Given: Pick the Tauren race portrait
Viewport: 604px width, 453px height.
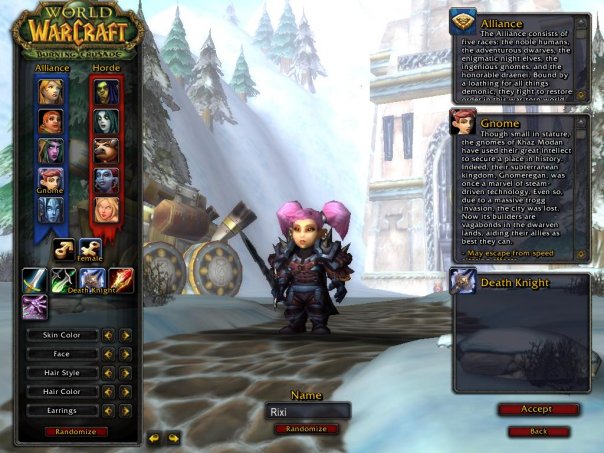Looking at the screenshot, I should [106, 150].
